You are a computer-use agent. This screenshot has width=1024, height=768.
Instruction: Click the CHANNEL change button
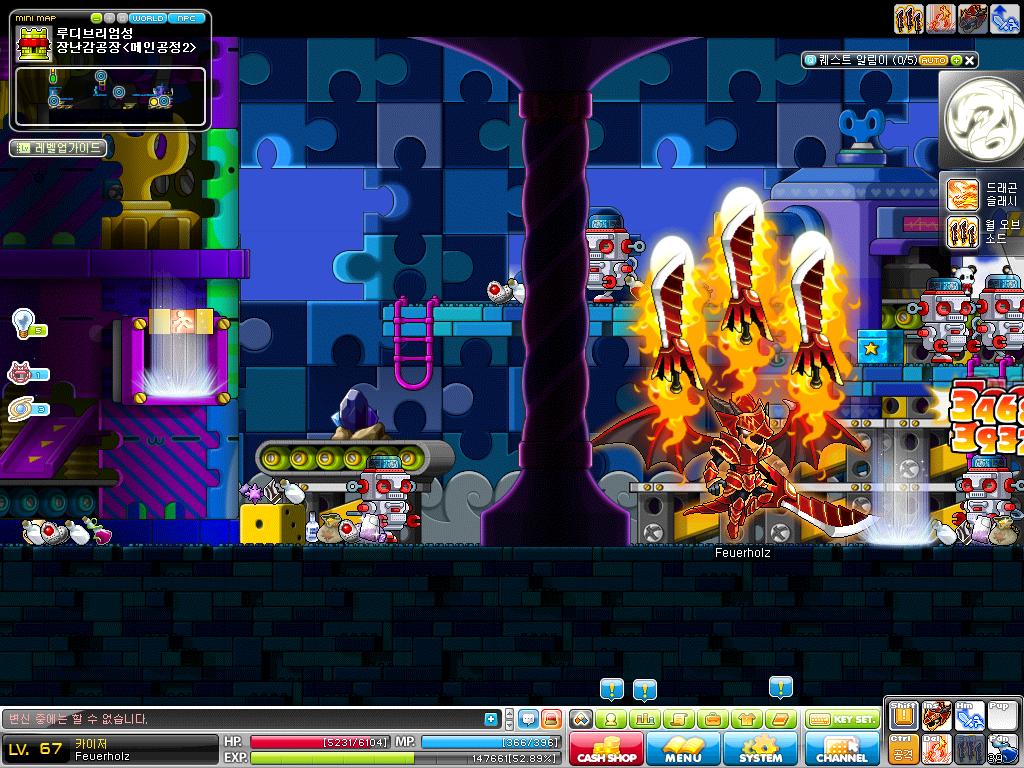tap(842, 749)
